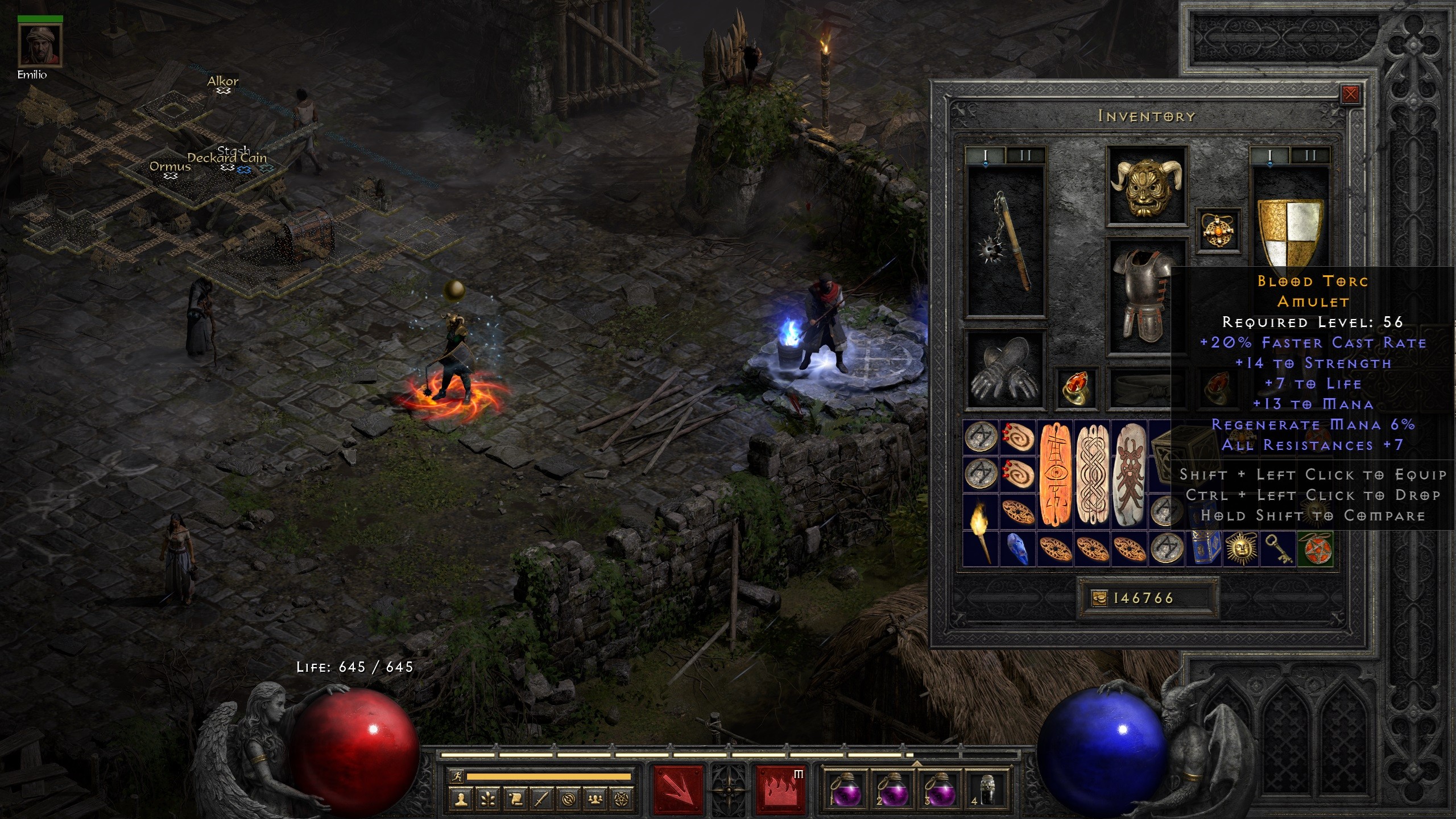
Task: Click the gold coins button
Action: click(x=1099, y=598)
